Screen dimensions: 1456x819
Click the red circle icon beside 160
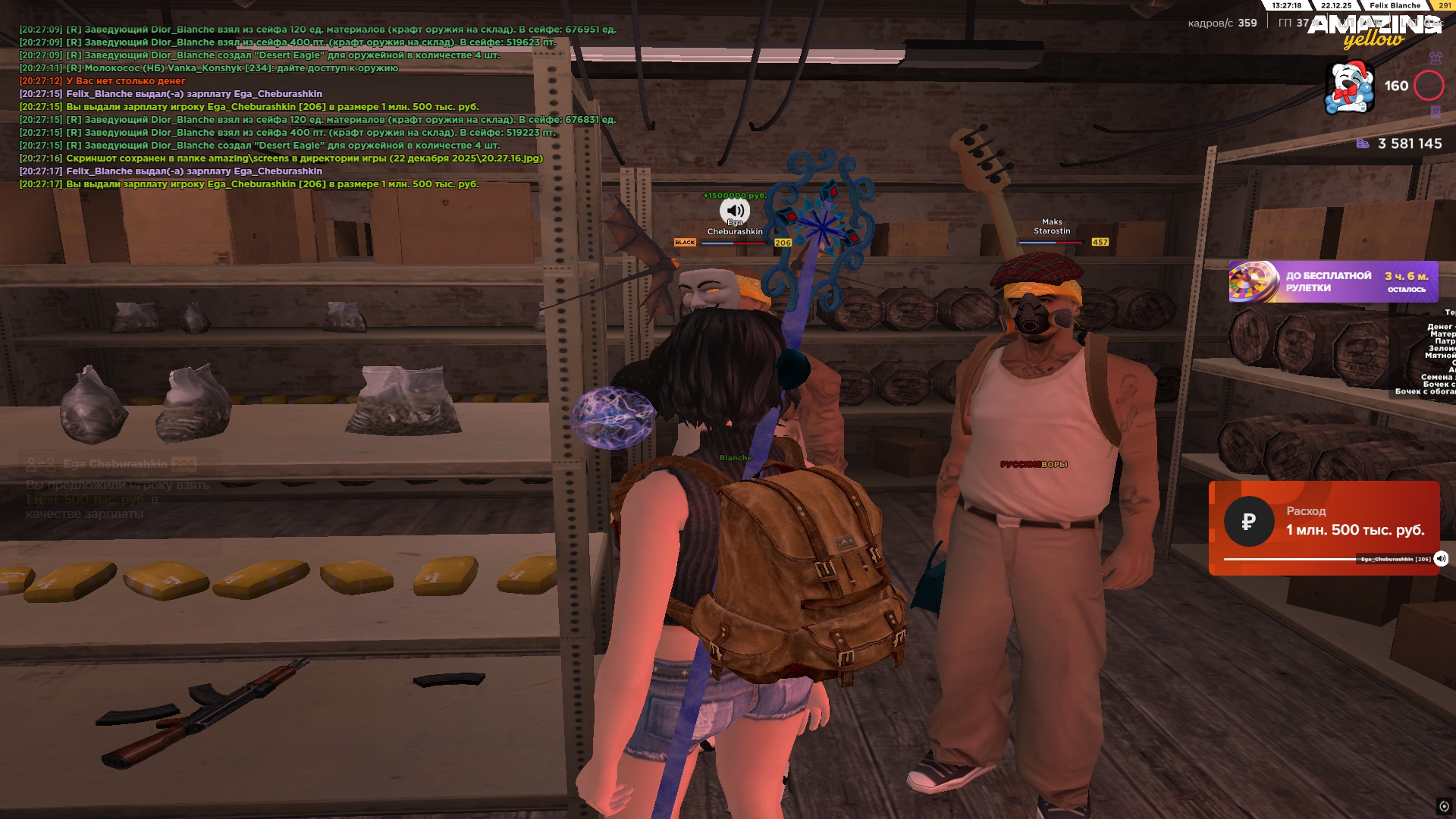click(x=1429, y=86)
